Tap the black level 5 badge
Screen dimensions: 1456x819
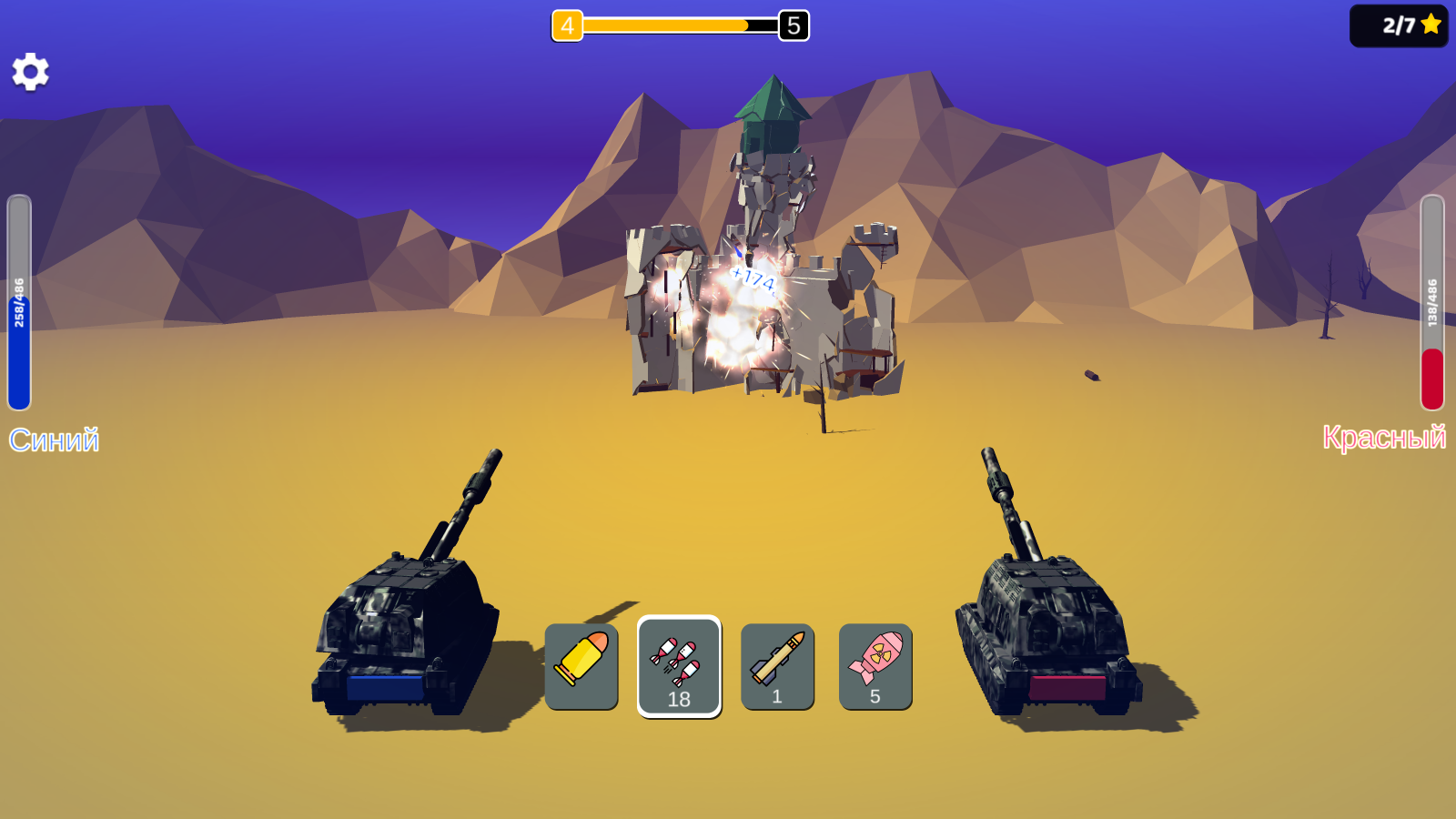pos(792,26)
